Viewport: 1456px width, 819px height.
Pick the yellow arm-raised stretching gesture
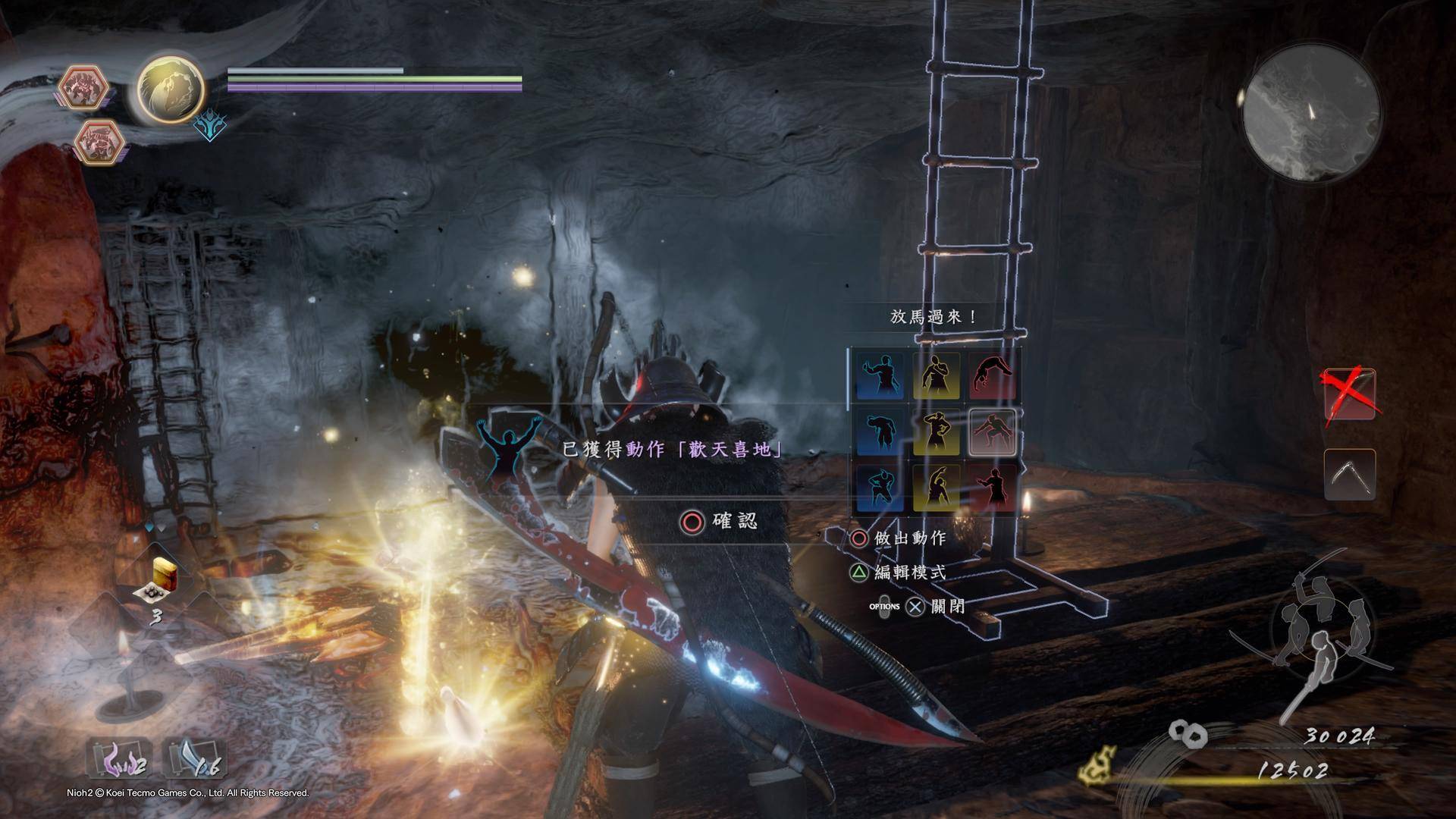click(937, 489)
